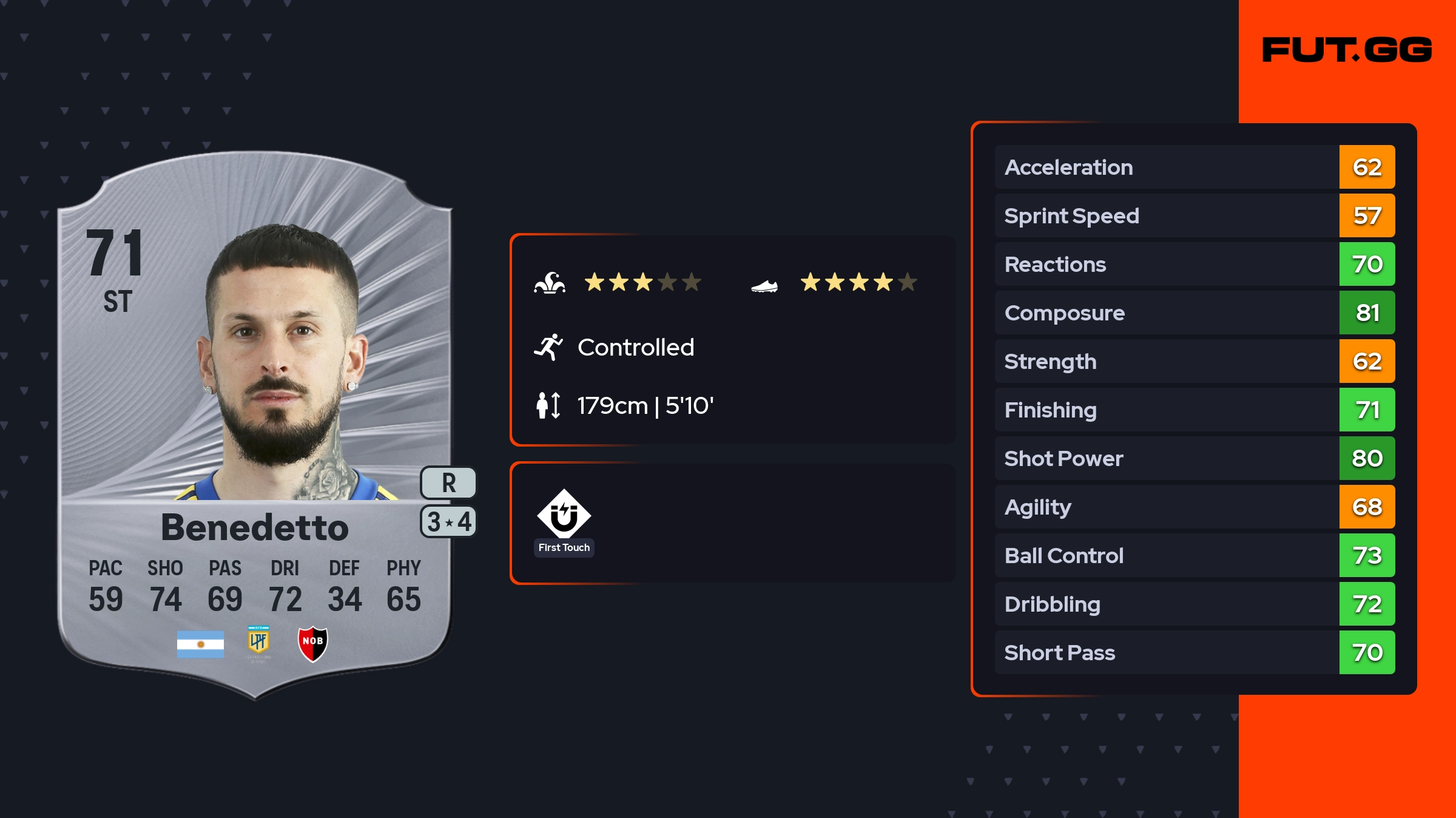Select the skill moves star rating
Image resolution: width=1456 pixels, height=818 pixels.
point(642,282)
